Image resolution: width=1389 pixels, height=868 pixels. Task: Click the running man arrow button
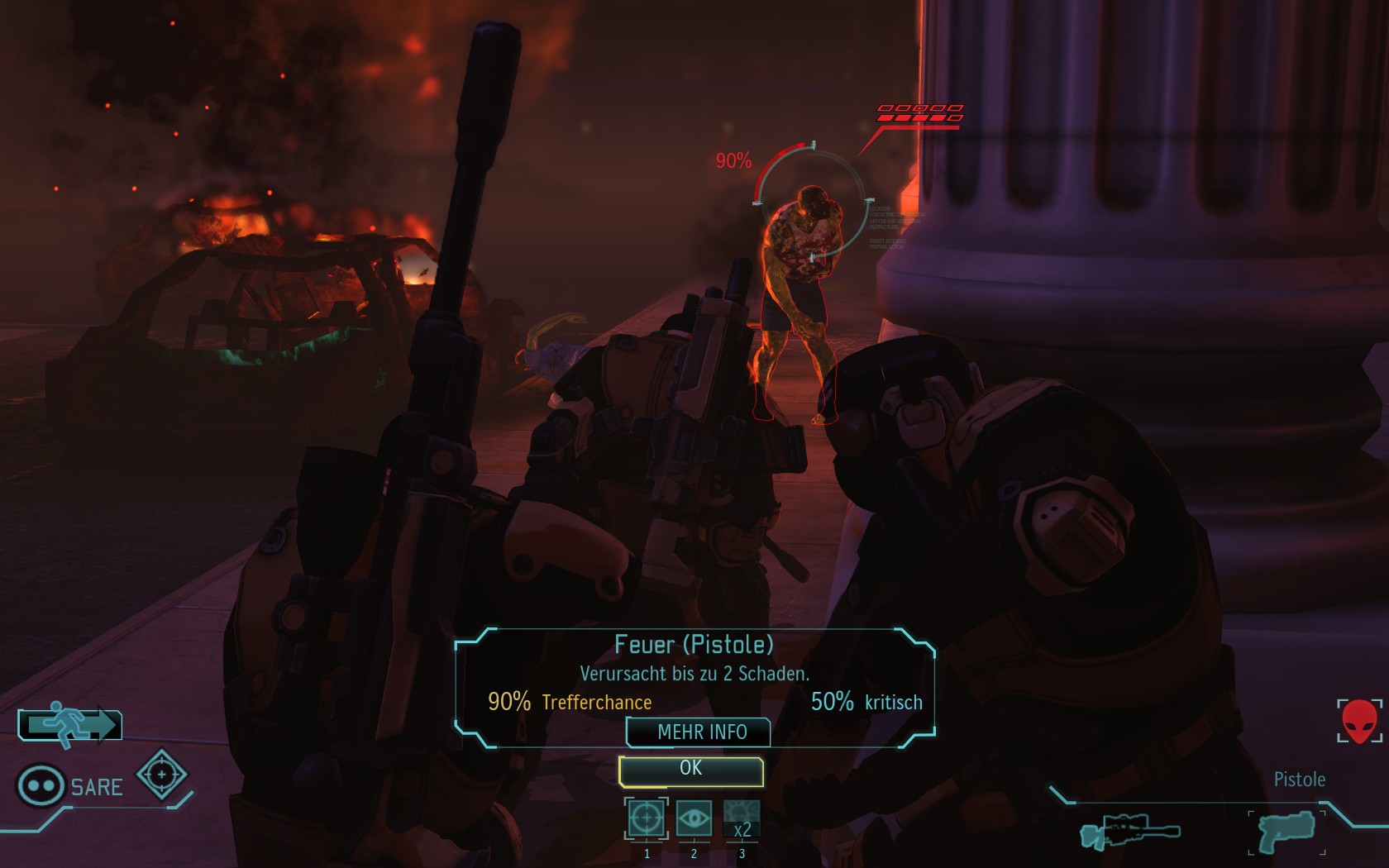[70, 725]
